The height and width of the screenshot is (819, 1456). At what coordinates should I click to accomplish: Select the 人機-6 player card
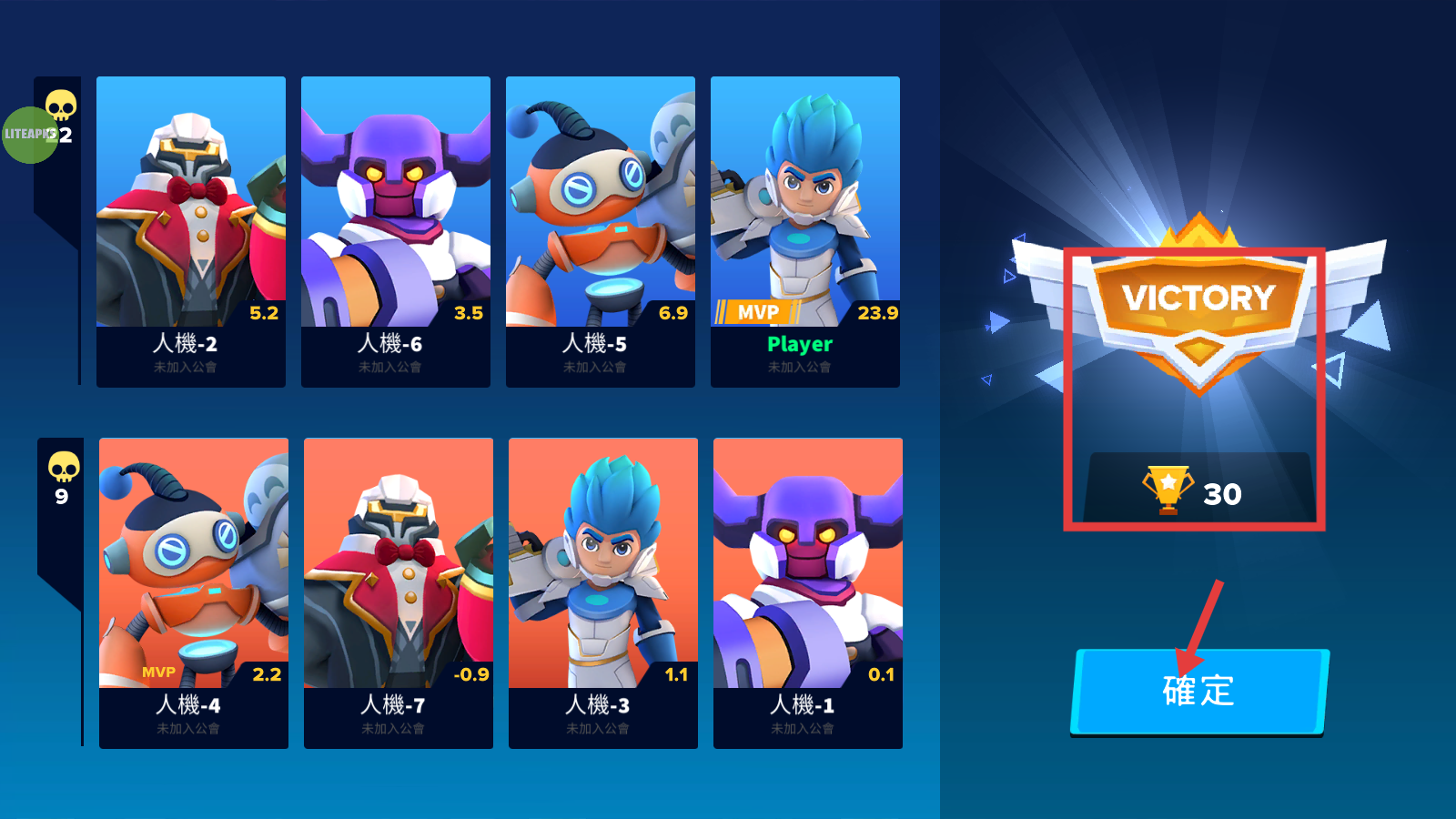396,232
